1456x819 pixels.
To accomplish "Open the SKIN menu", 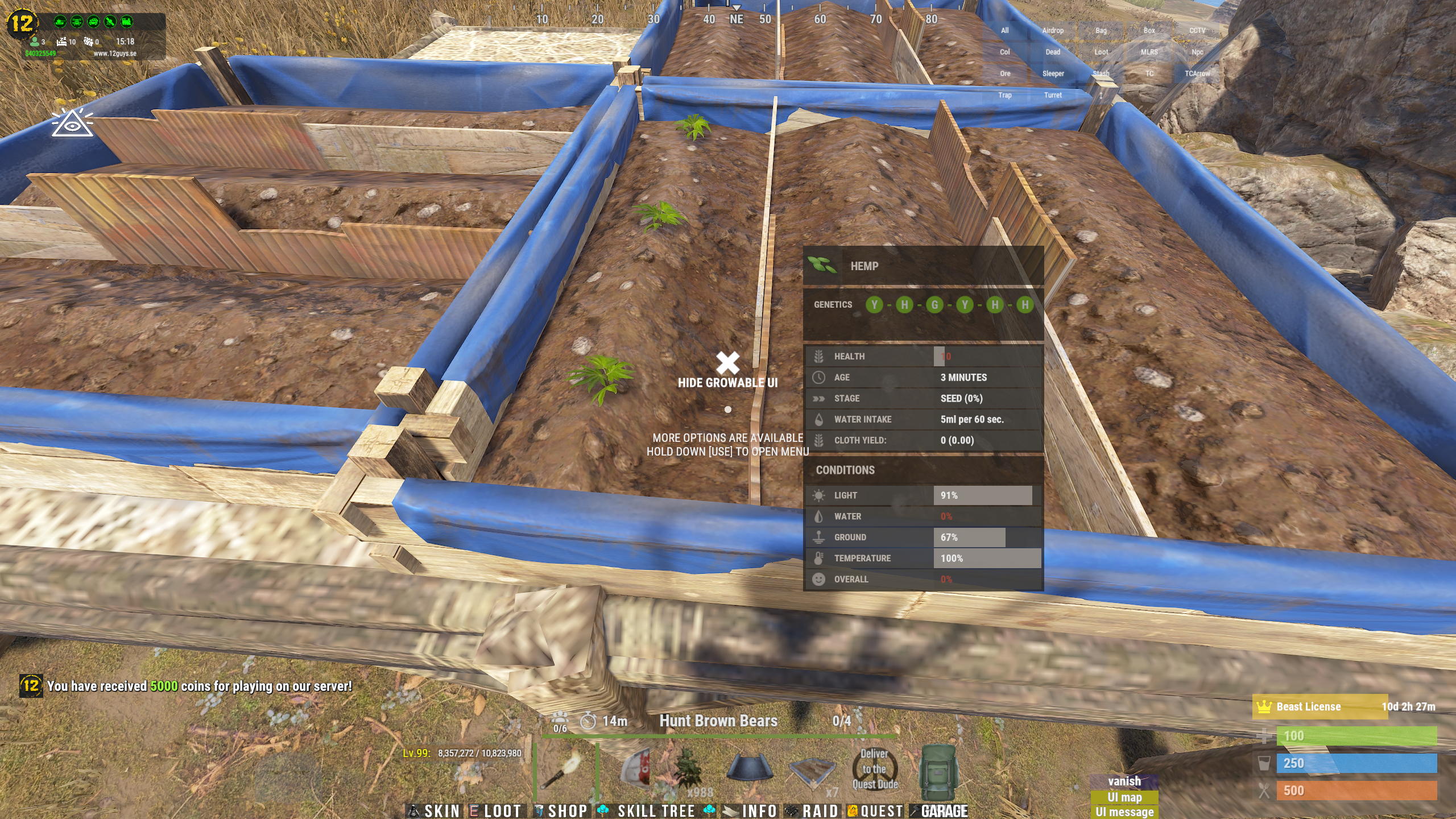I will click(x=436, y=810).
